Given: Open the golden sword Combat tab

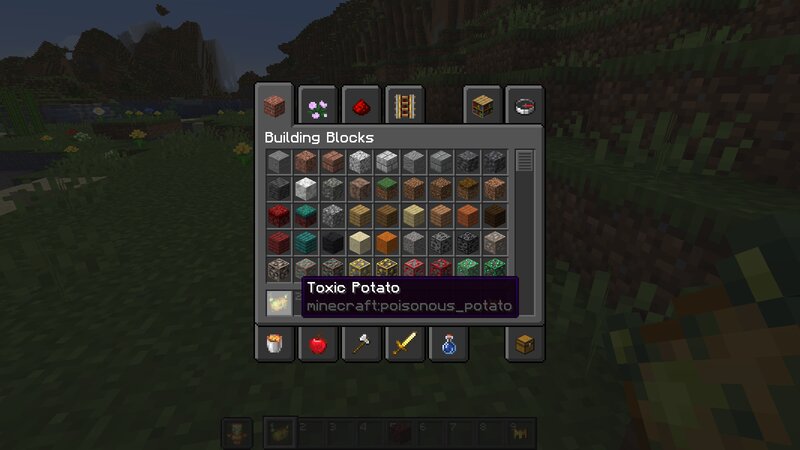Looking at the screenshot, I should click(404, 345).
